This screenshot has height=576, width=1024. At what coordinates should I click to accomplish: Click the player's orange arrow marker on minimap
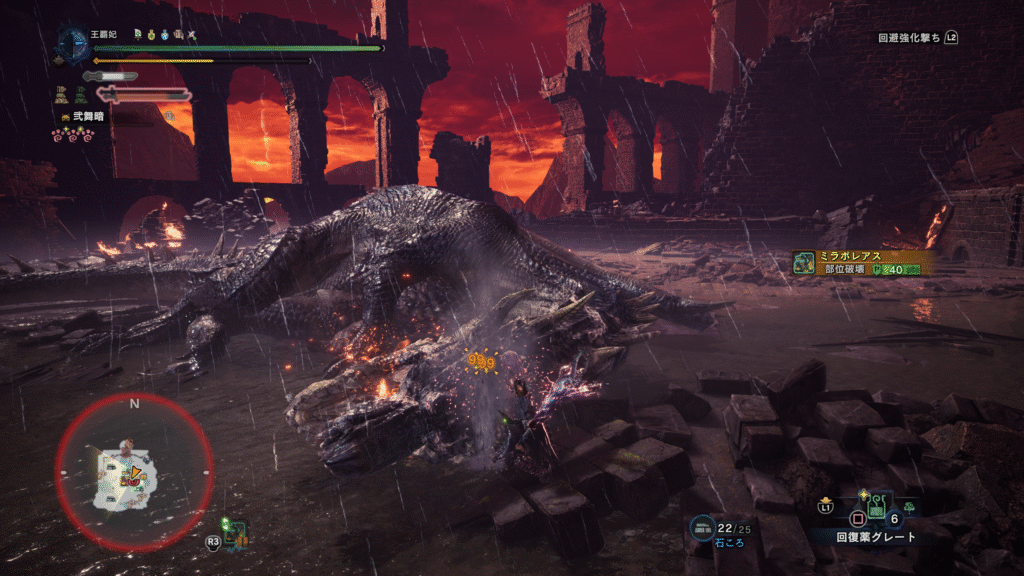pos(135,473)
